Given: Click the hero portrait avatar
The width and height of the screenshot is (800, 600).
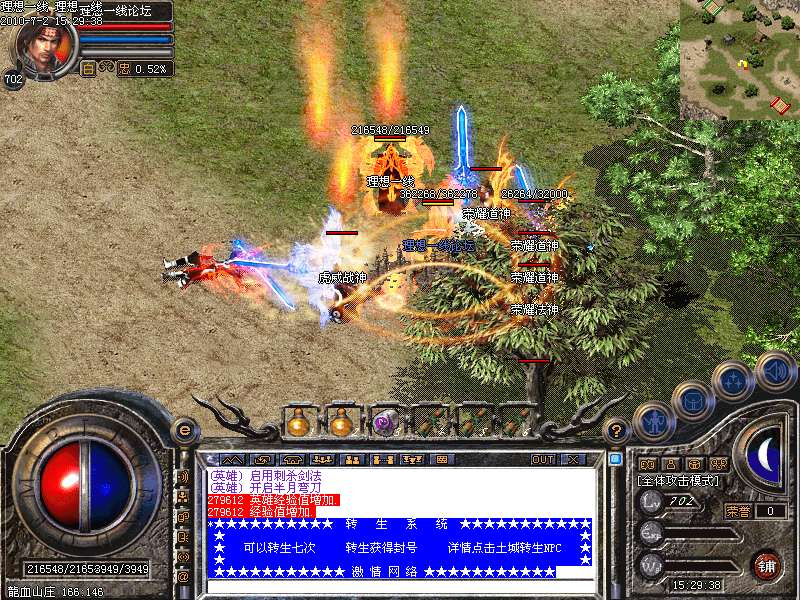Looking at the screenshot, I should point(42,47).
